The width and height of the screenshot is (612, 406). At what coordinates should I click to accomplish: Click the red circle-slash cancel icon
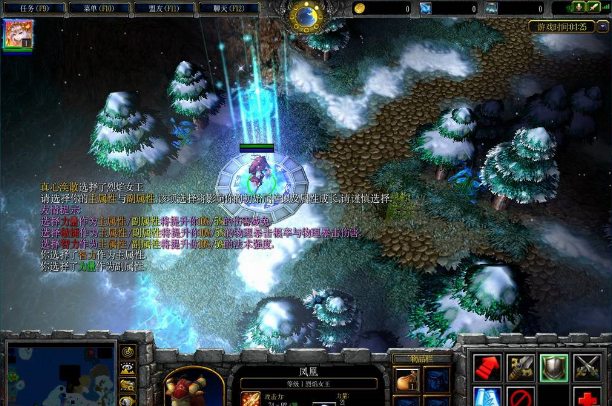(520, 398)
